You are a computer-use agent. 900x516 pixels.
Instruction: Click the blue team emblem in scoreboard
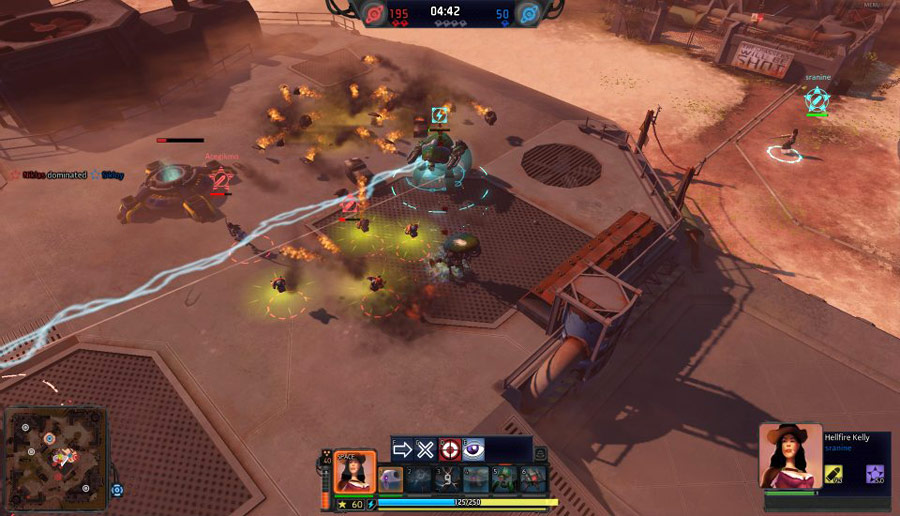click(x=525, y=13)
